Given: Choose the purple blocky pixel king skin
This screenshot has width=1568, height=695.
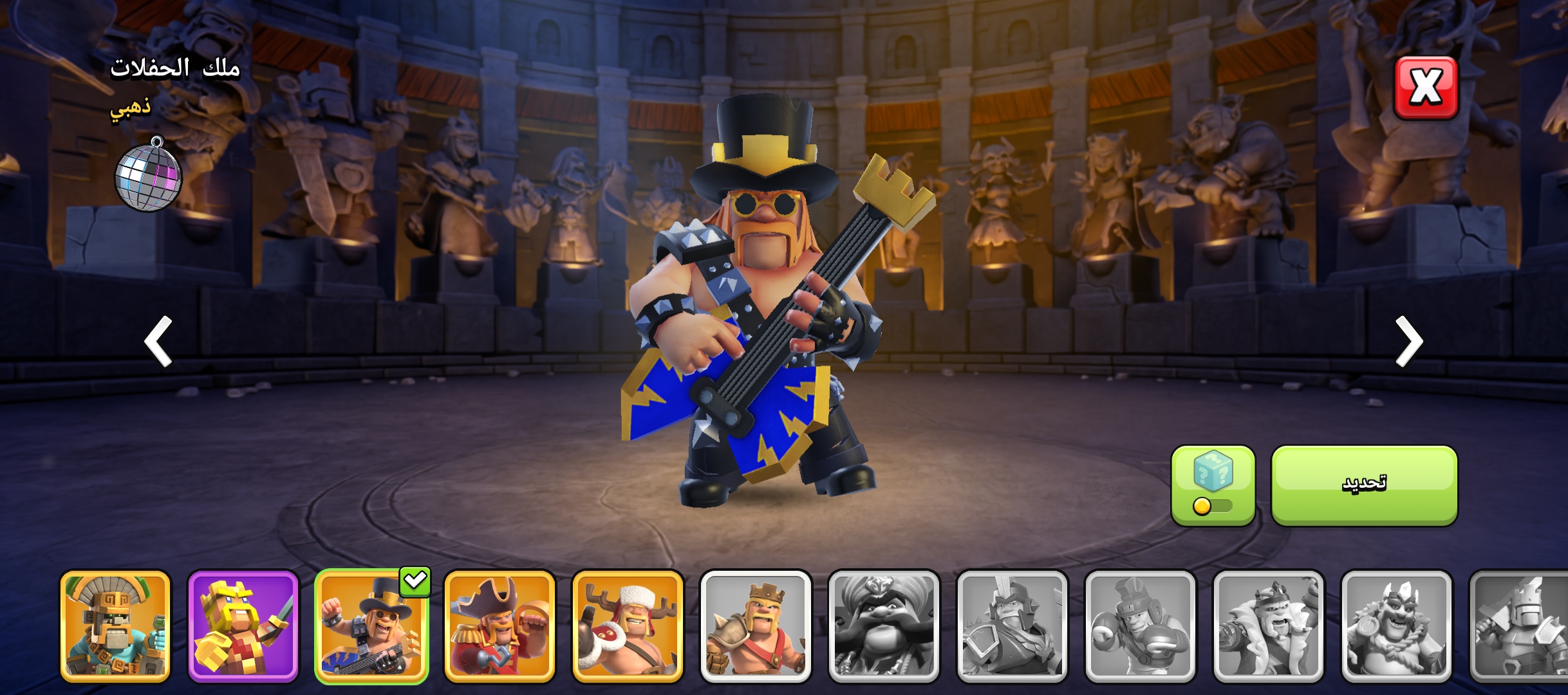Looking at the screenshot, I should (x=243, y=626).
